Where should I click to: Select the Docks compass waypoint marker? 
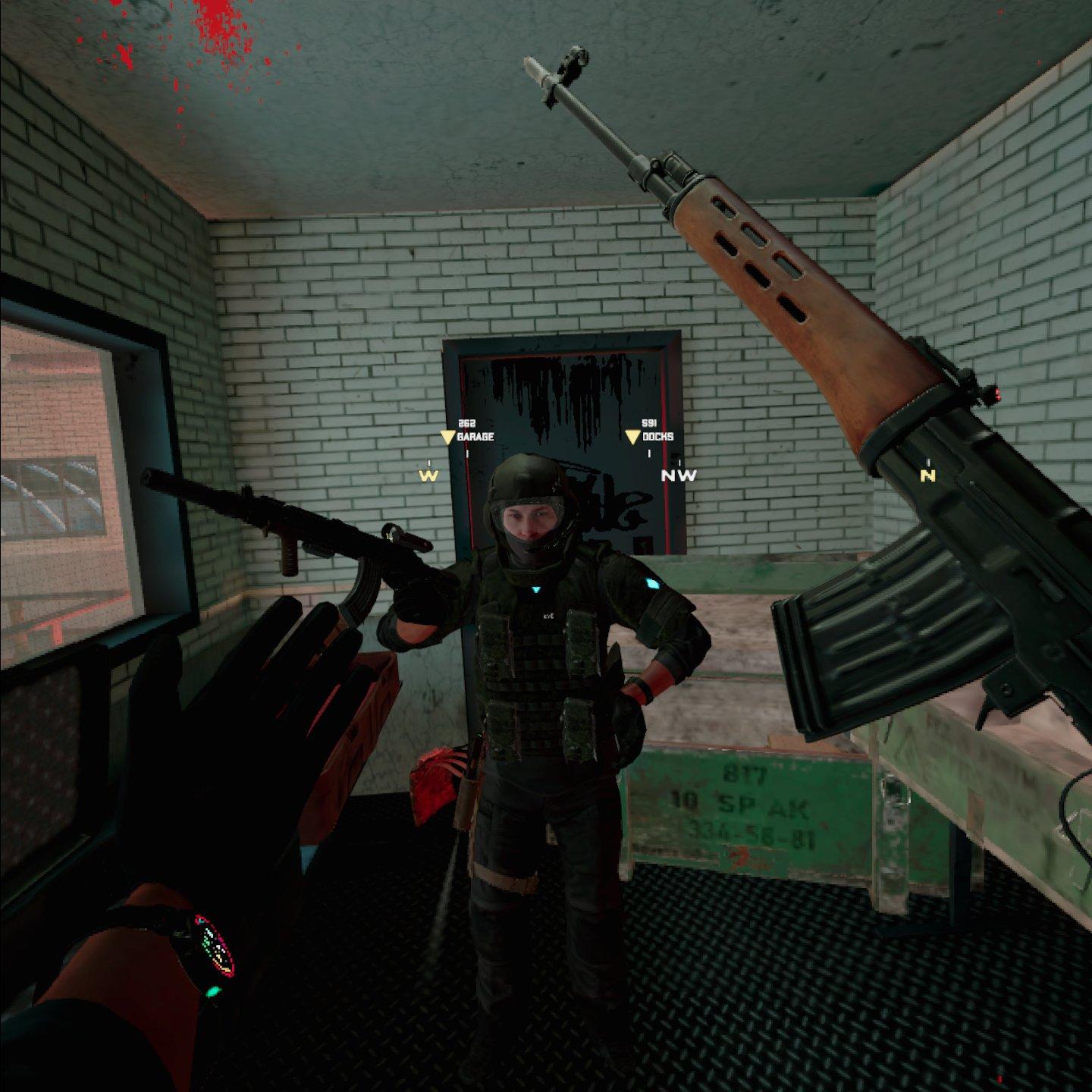(632, 438)
